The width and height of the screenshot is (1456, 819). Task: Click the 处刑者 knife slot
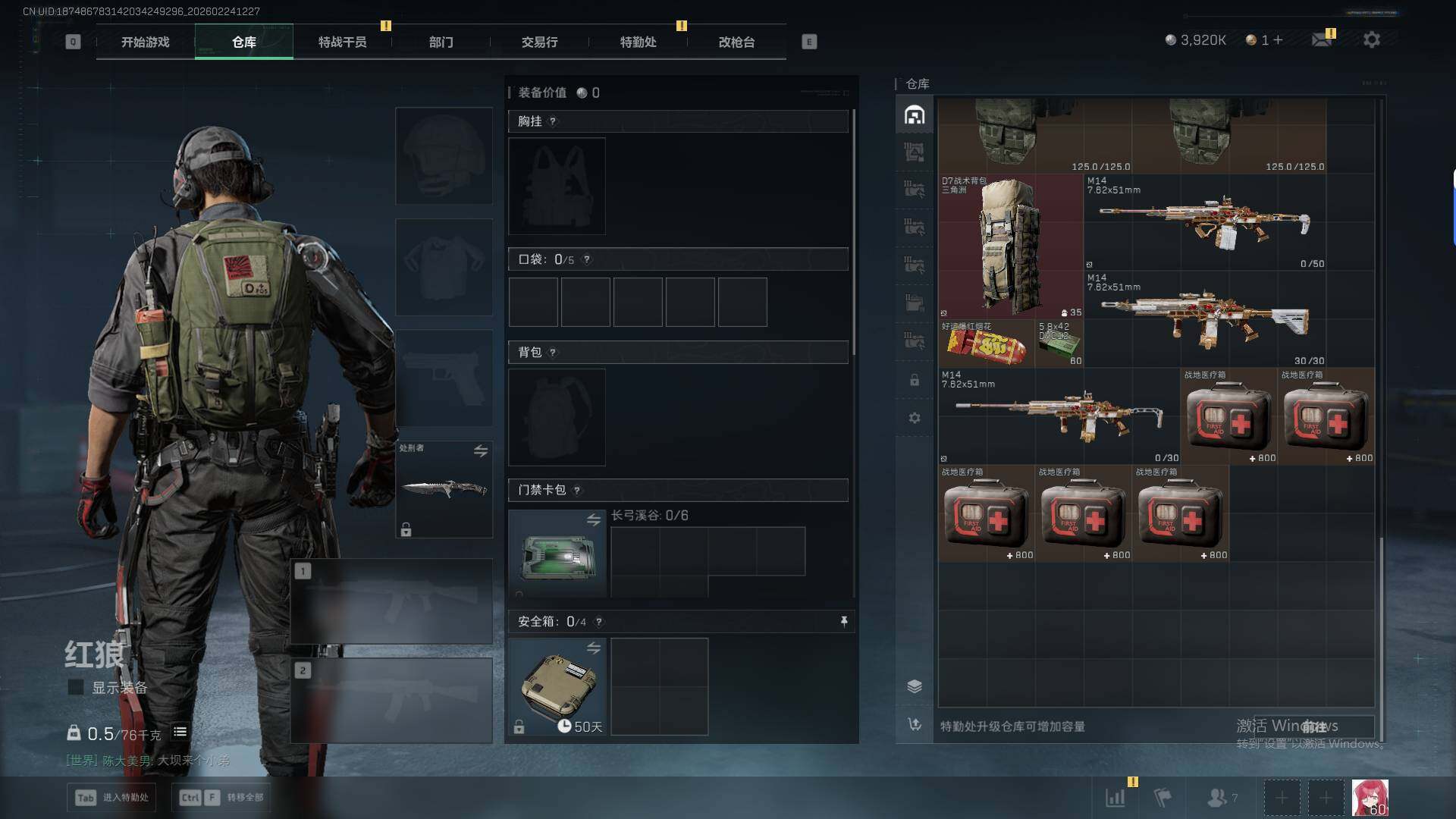click(x=444, y=489)
